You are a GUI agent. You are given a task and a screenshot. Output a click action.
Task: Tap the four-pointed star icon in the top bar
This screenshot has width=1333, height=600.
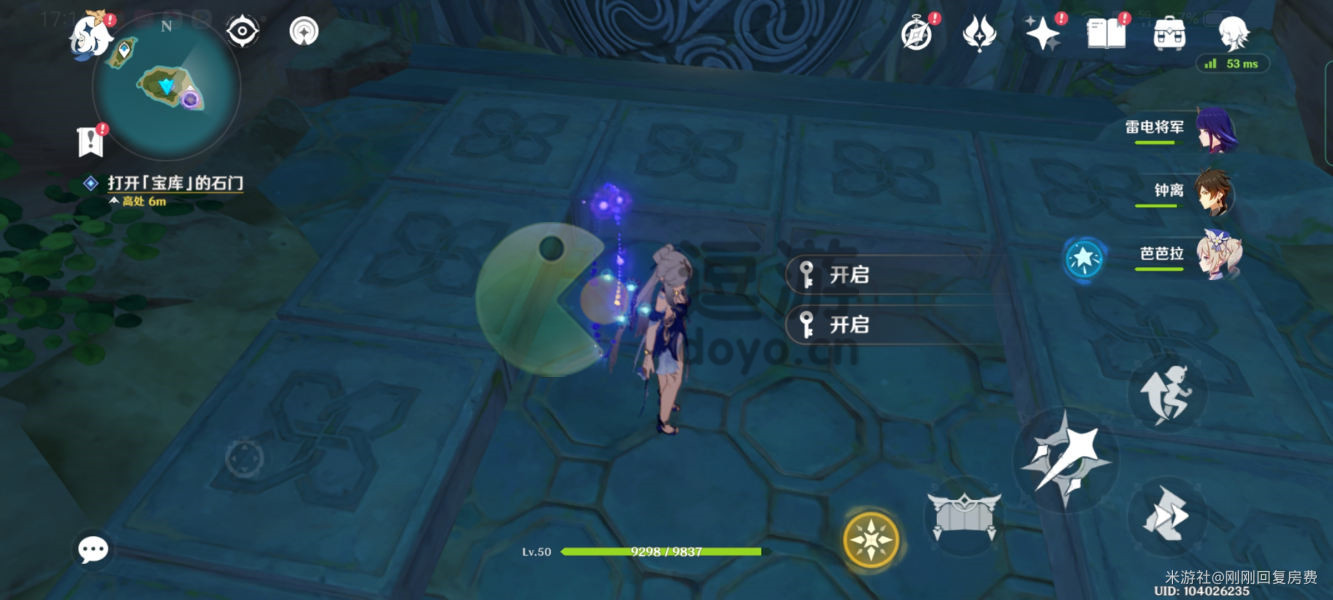pyautogui.click(x=1043, y=34)
